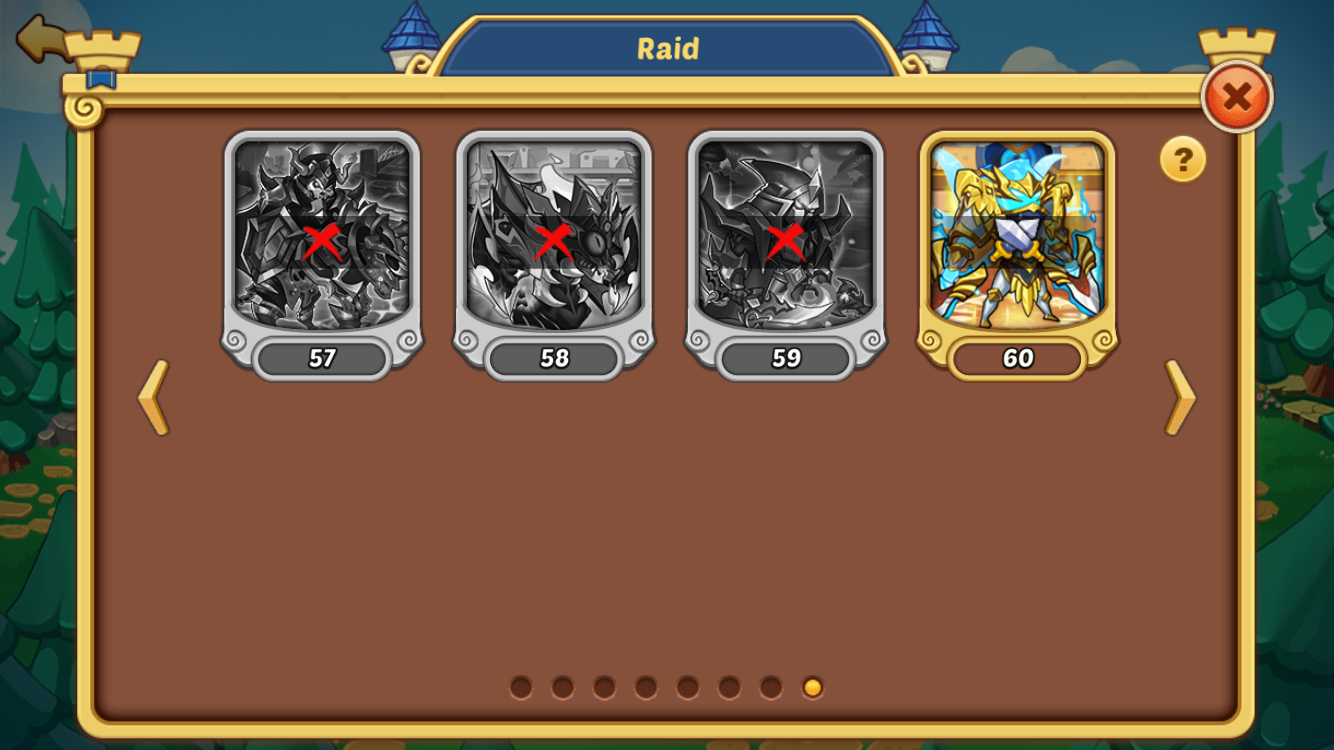Image resolution: width=1334 pixels, height=750 pixels.
Task: Click the Raid title banner
Action: tap(667, 46)
